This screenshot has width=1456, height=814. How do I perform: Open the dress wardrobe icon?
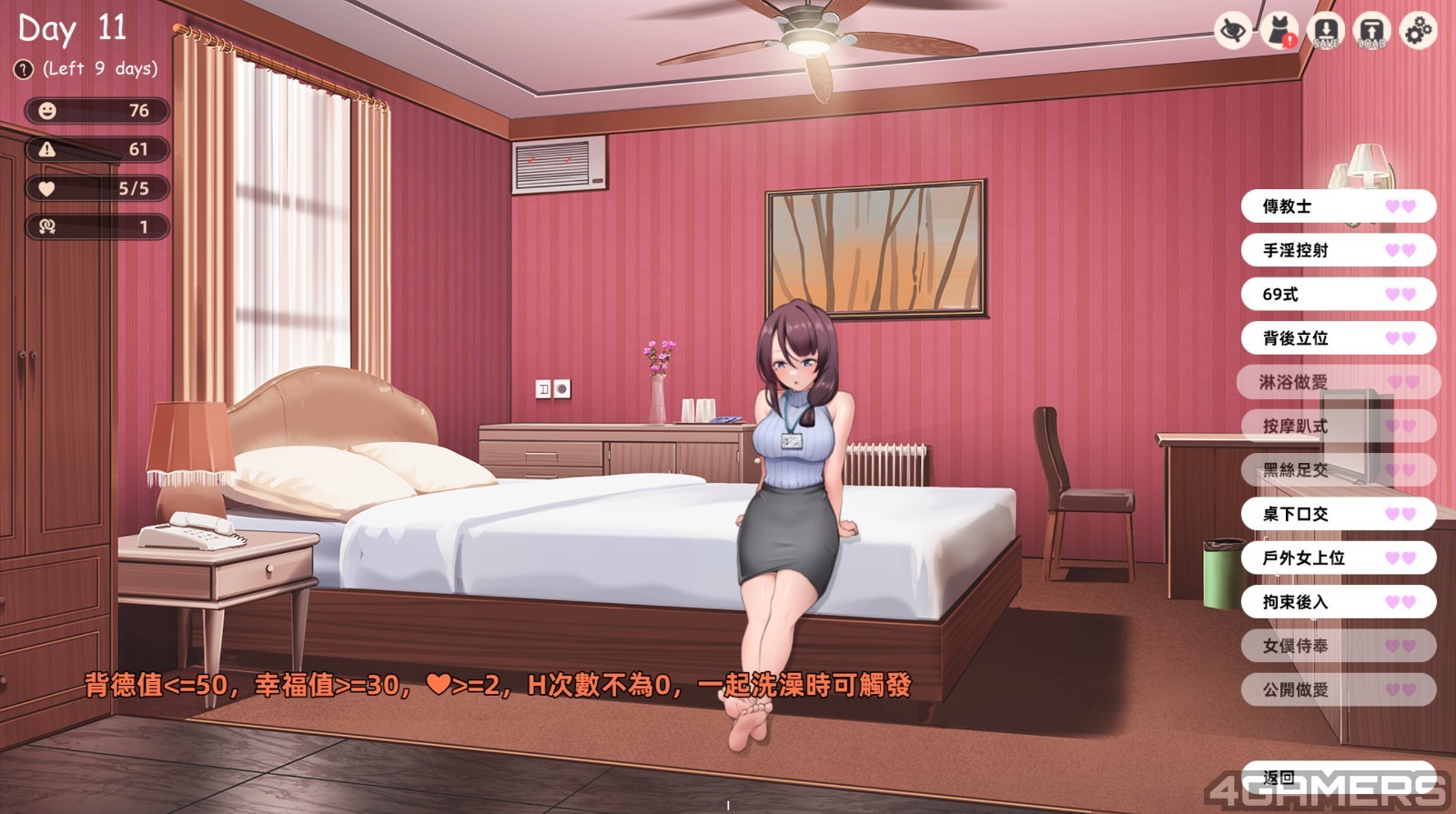(1279, 32)
